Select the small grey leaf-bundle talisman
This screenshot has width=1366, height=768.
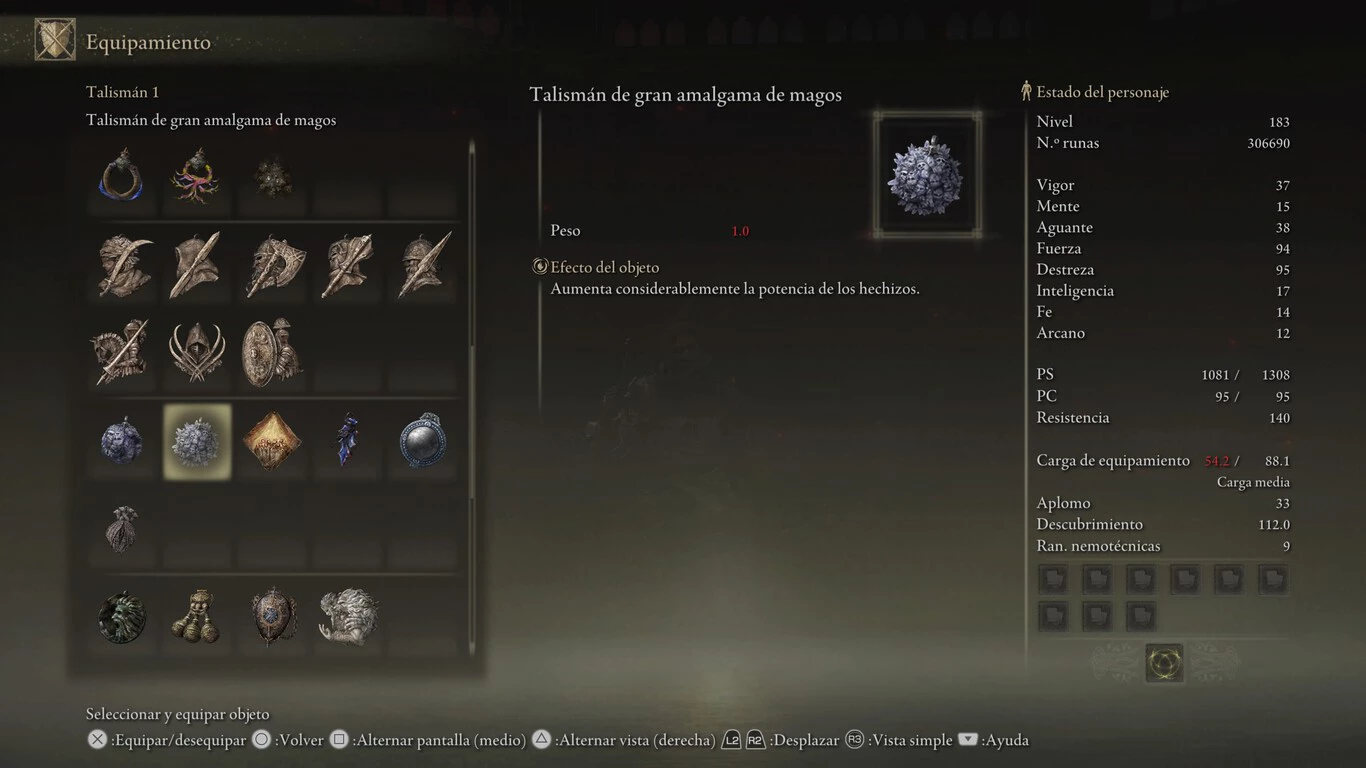click(x=122, y=528)
